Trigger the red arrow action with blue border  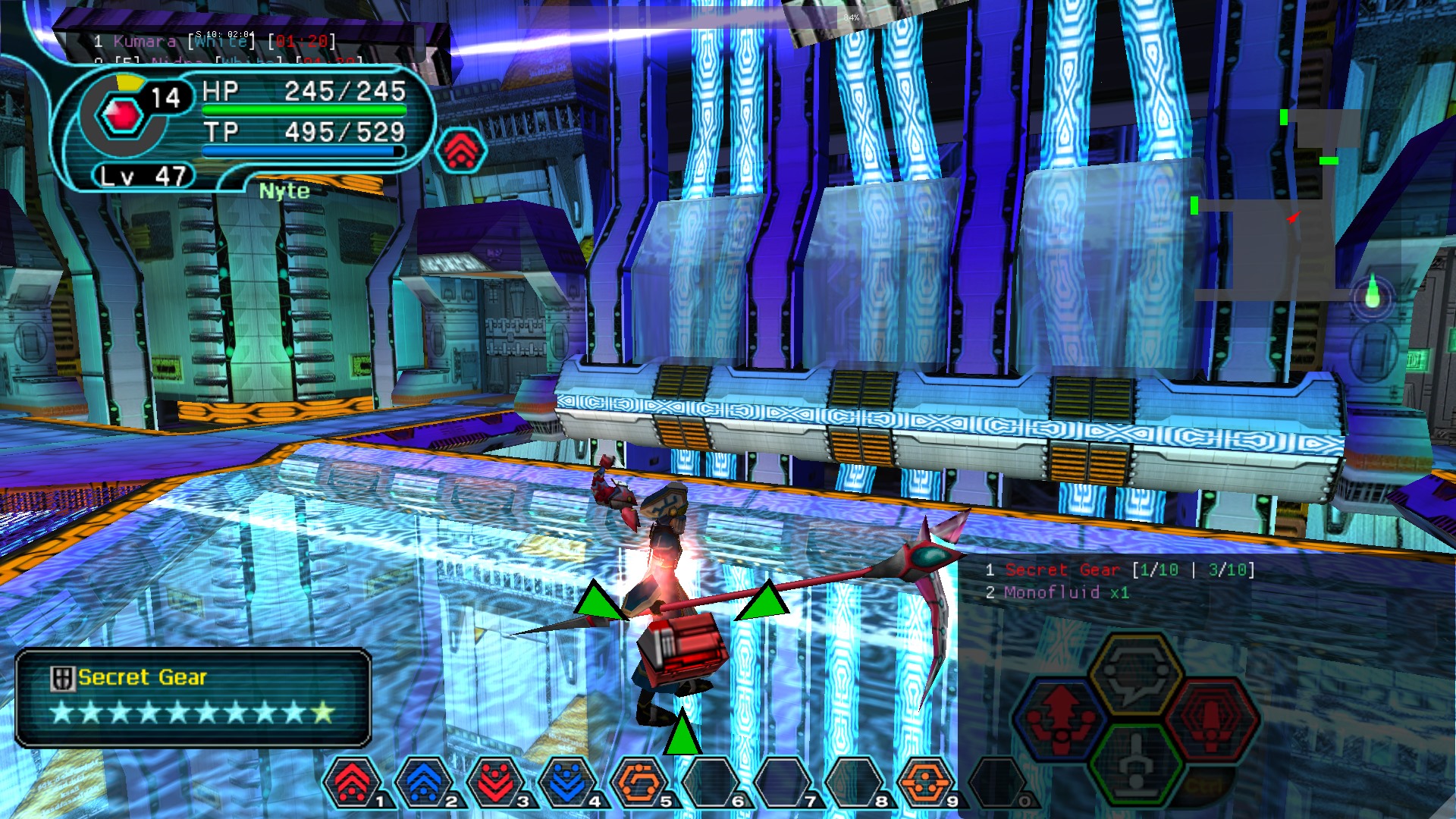[1060, 718]
